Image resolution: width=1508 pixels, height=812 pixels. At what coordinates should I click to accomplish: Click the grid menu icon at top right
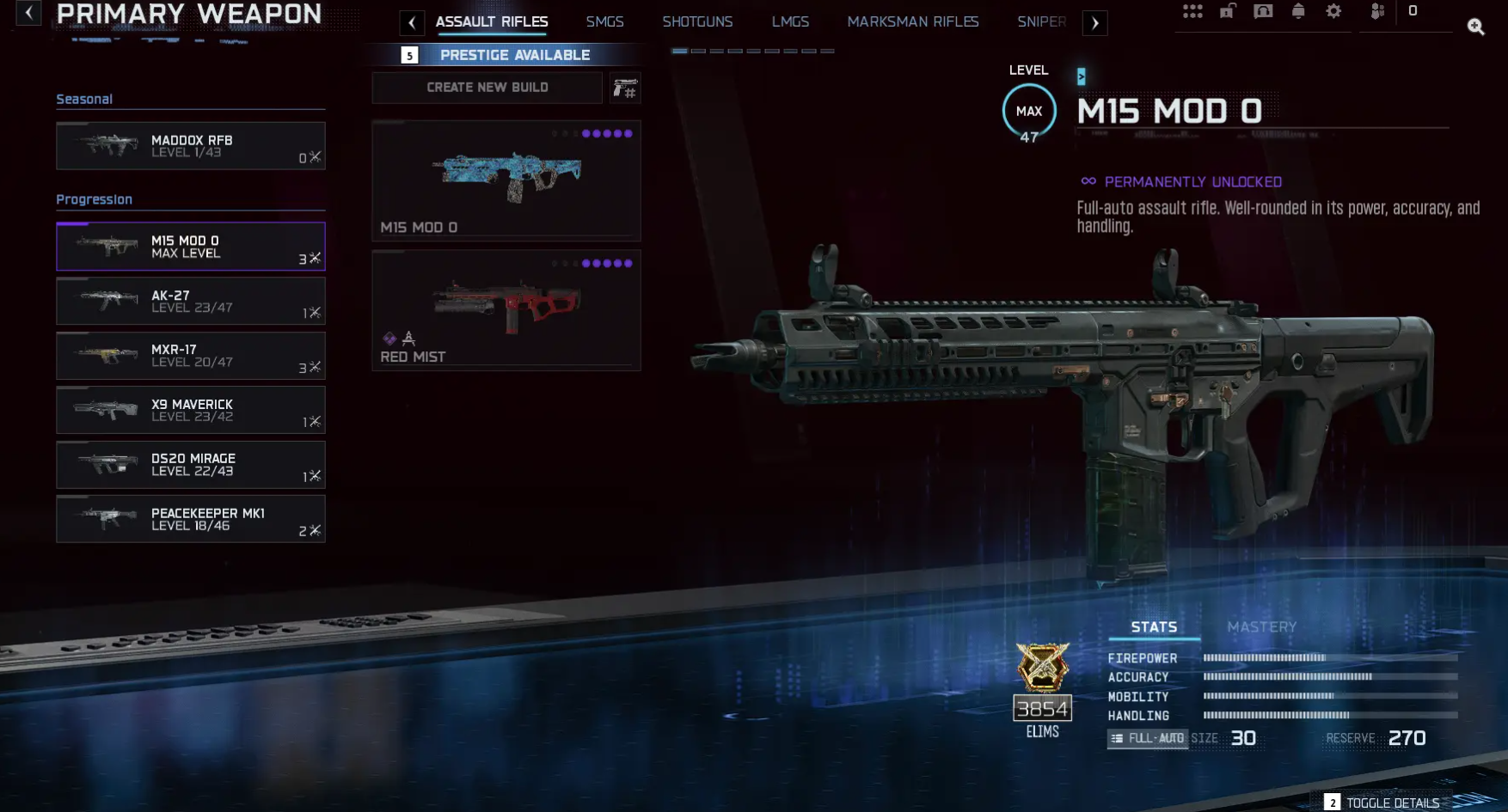pyautogui.click(x=1193, y=11)
